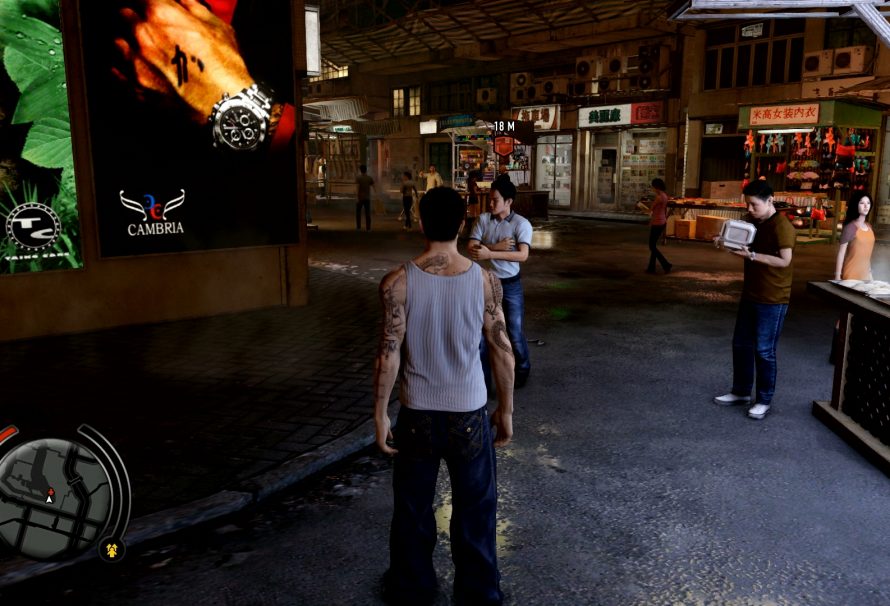Image resolution: width=890 pixels, height=606 pixels.
Task: Click the white player arrow on the minimap
Action: click(50, 497)
